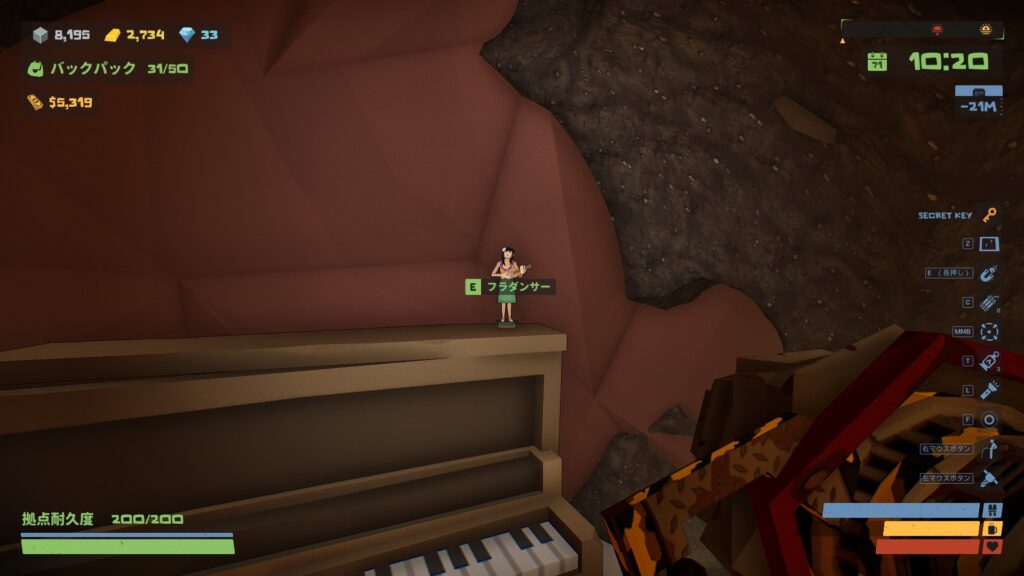Click the backpack icon
The height and width of the screenshot is (576, 1024).
[36, 69]
